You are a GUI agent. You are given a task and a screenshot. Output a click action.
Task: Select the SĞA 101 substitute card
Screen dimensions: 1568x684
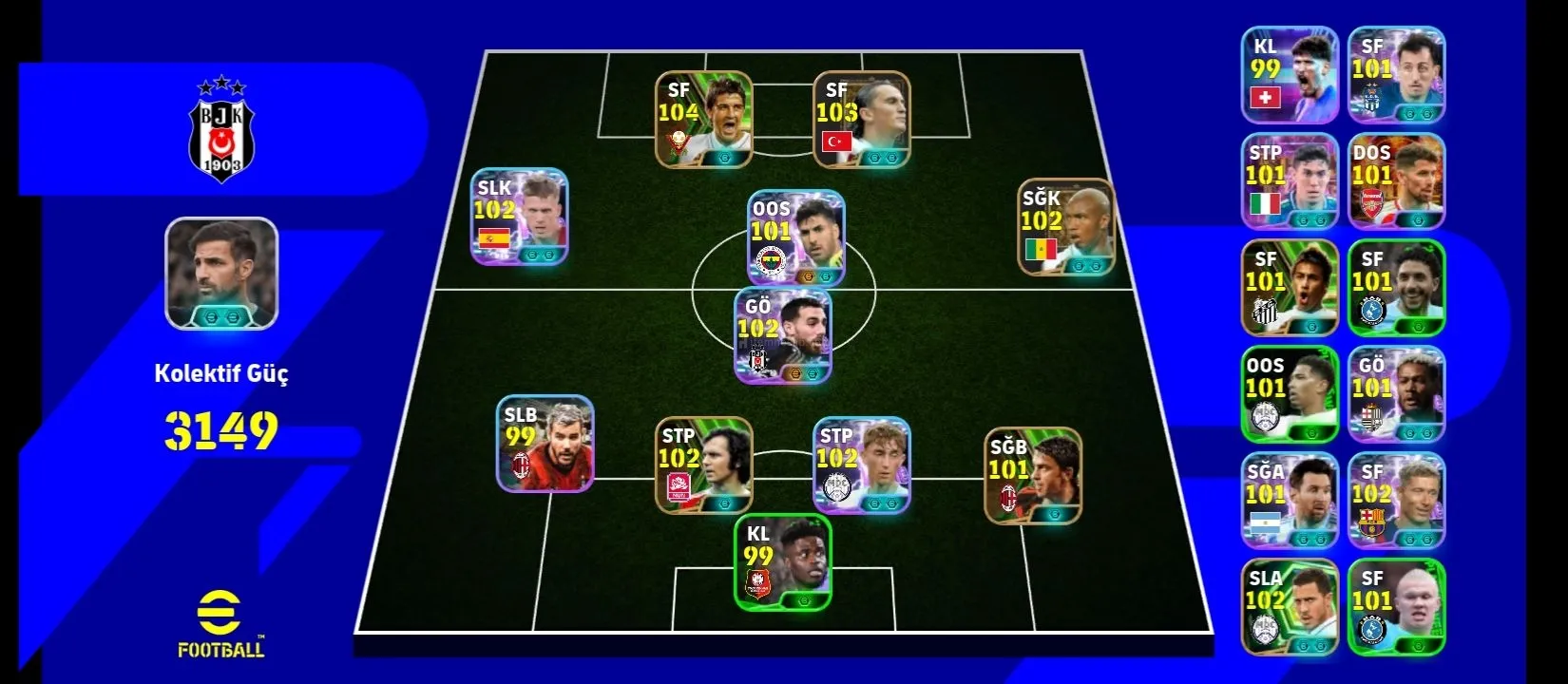pos(1290,501)
